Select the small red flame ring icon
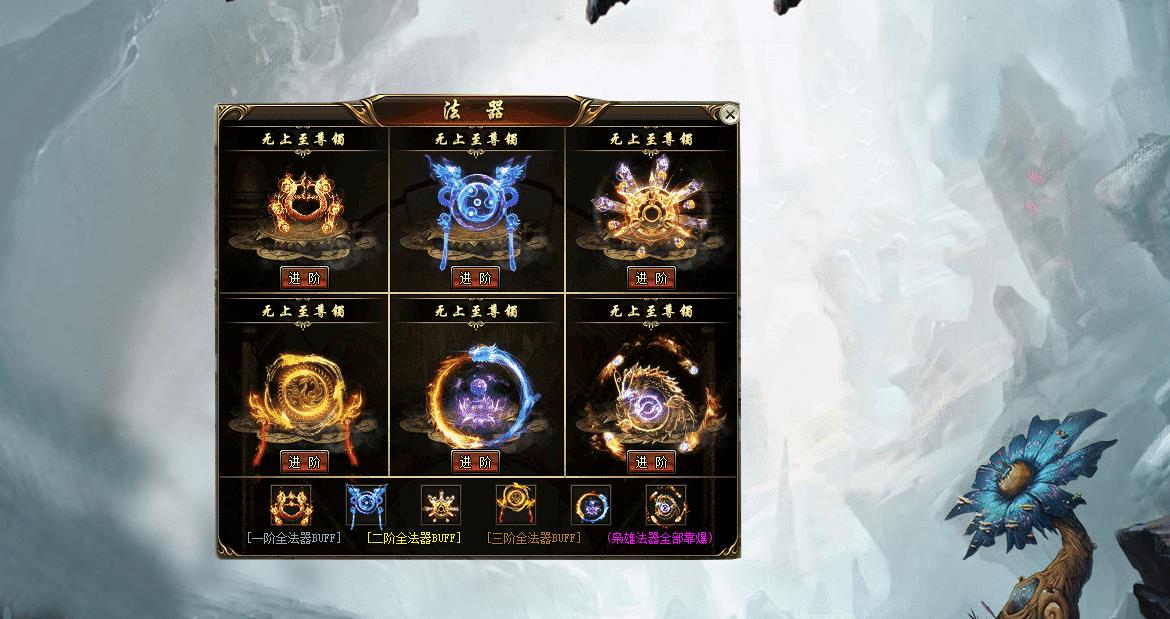 (291, 505)
